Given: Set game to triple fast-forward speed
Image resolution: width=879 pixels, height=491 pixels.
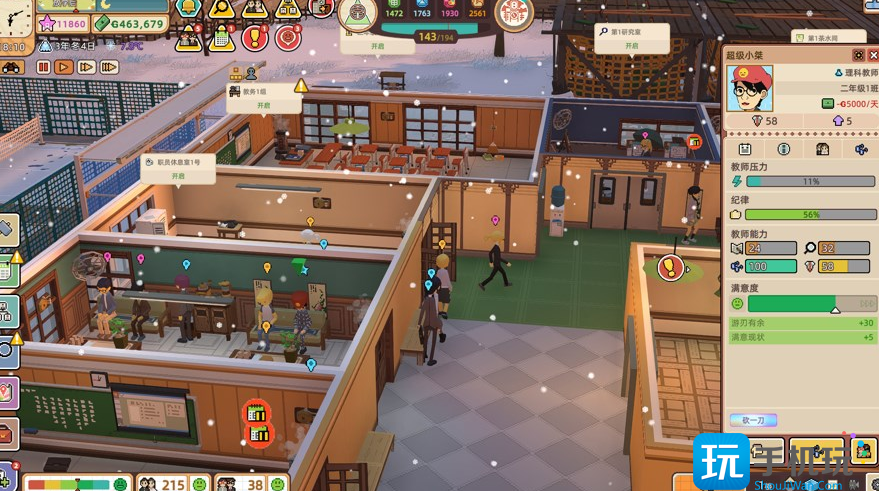Looking at the screenshot, I should (108, 67).
